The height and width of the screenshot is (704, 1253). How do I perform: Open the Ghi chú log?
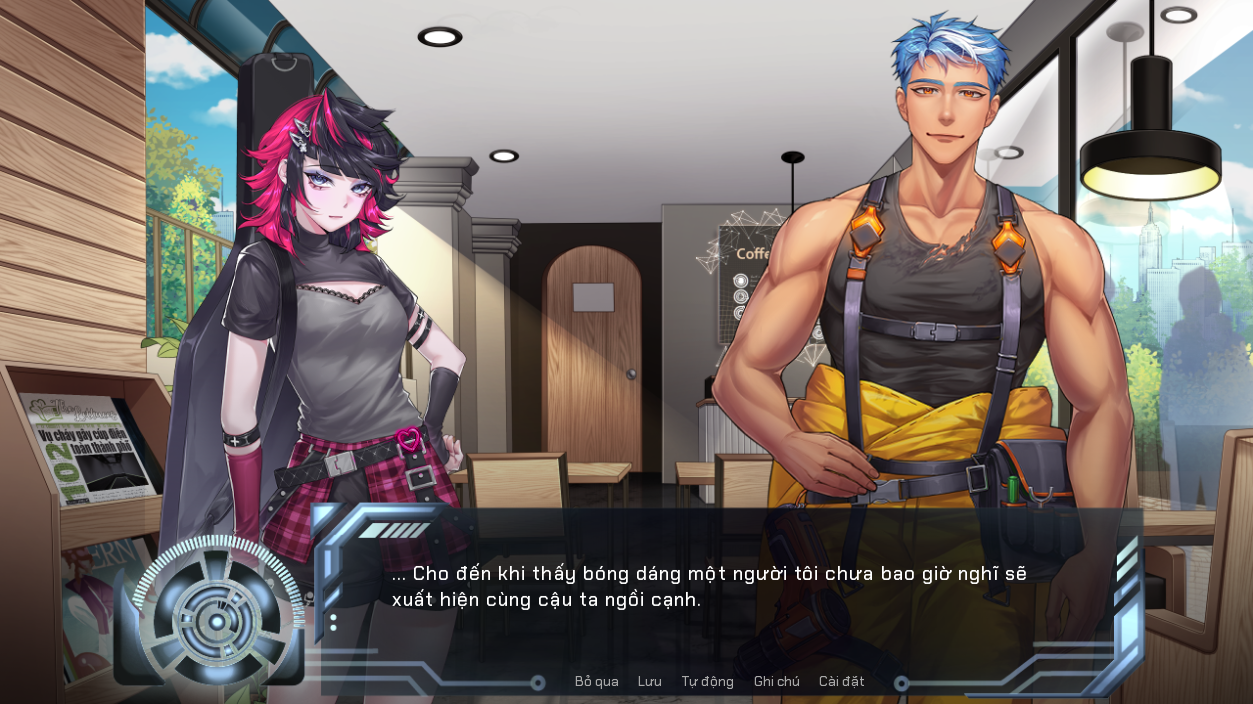coord(776,682)
